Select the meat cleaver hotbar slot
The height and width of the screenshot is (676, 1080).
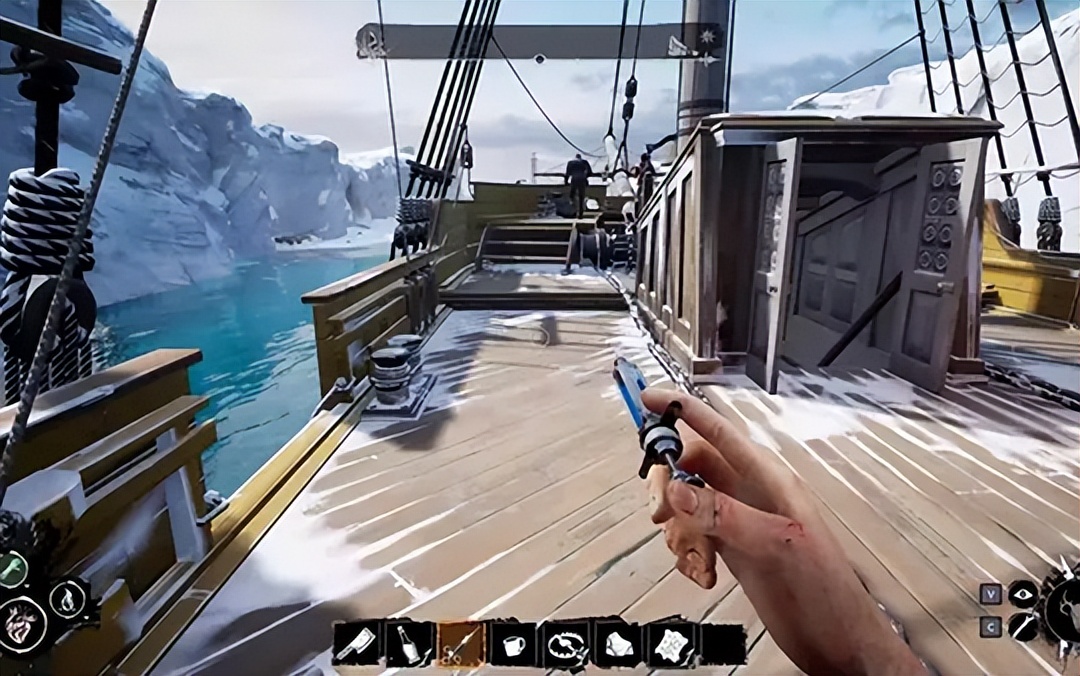[357, 645]
